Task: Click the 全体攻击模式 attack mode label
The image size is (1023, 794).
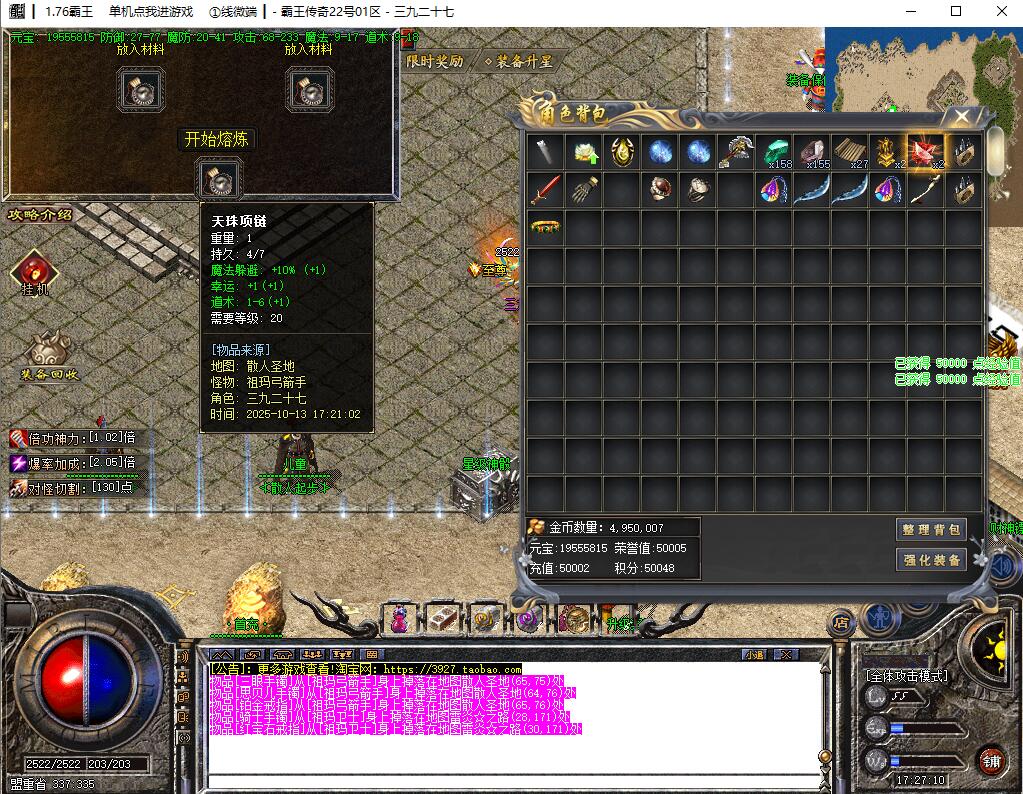Action: pos(907,677)
